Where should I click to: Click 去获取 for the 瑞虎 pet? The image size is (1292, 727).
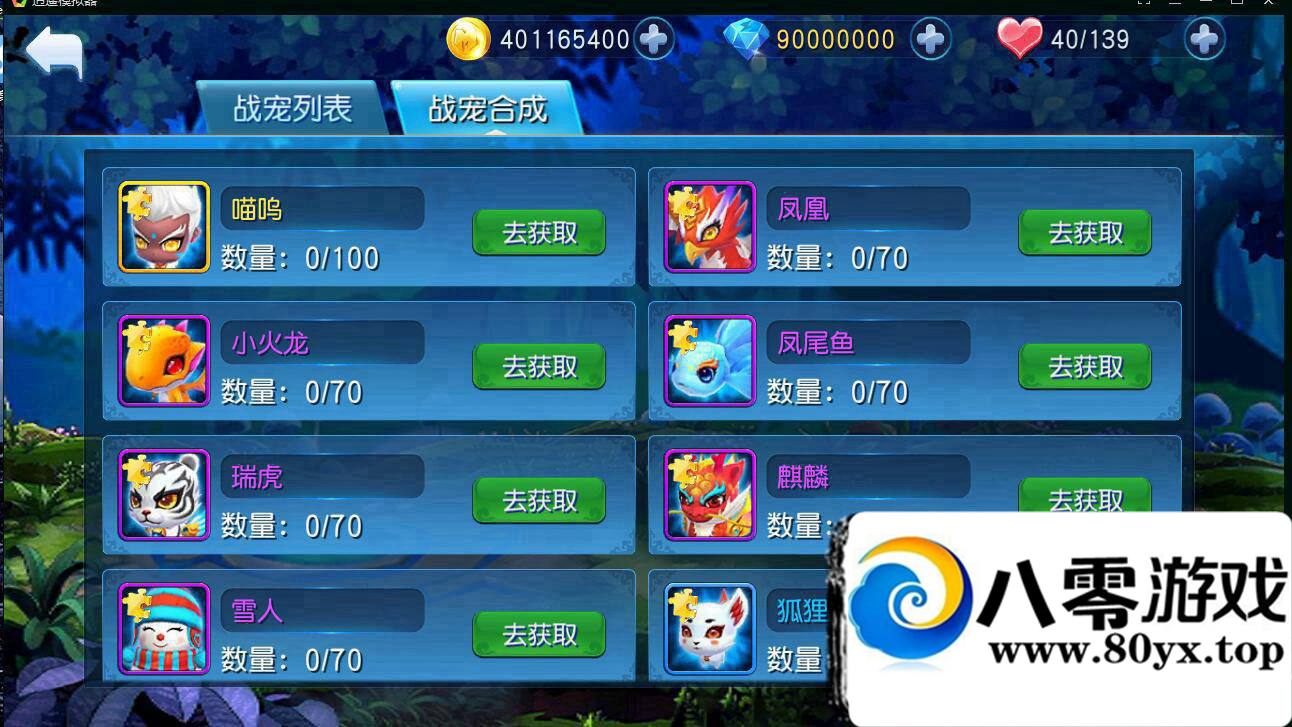[539, 501]
